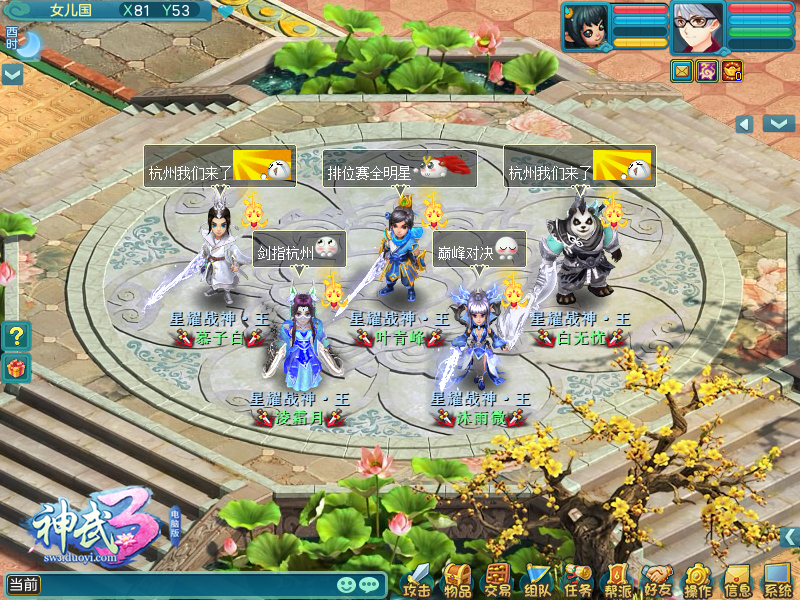Open the 系统 (System) monitor button
This screenshot has height=600, width=800.
click(777, 578)
